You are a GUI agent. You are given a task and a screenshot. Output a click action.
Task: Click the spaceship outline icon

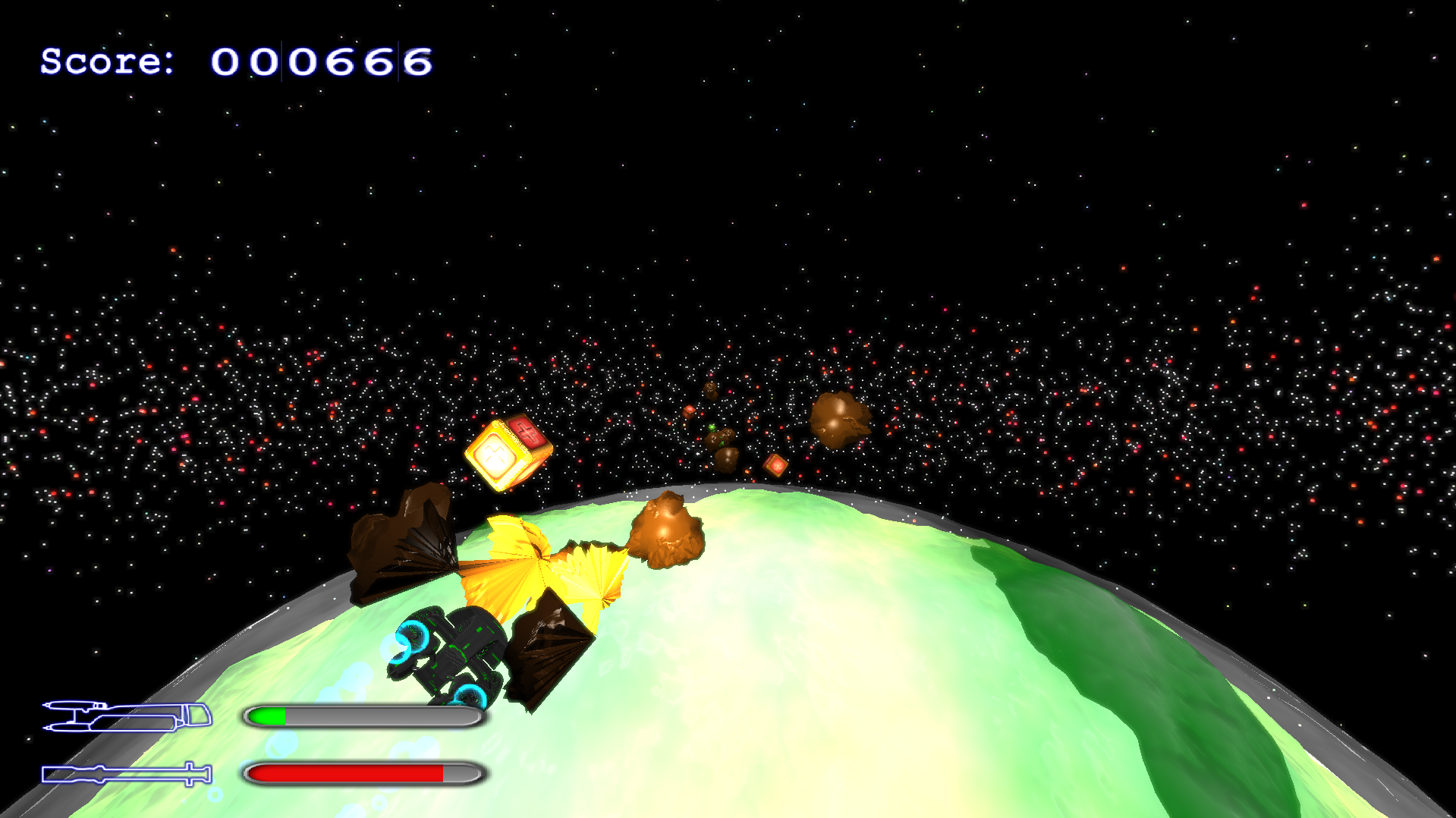pyautogui.click(x=127, y=716)
